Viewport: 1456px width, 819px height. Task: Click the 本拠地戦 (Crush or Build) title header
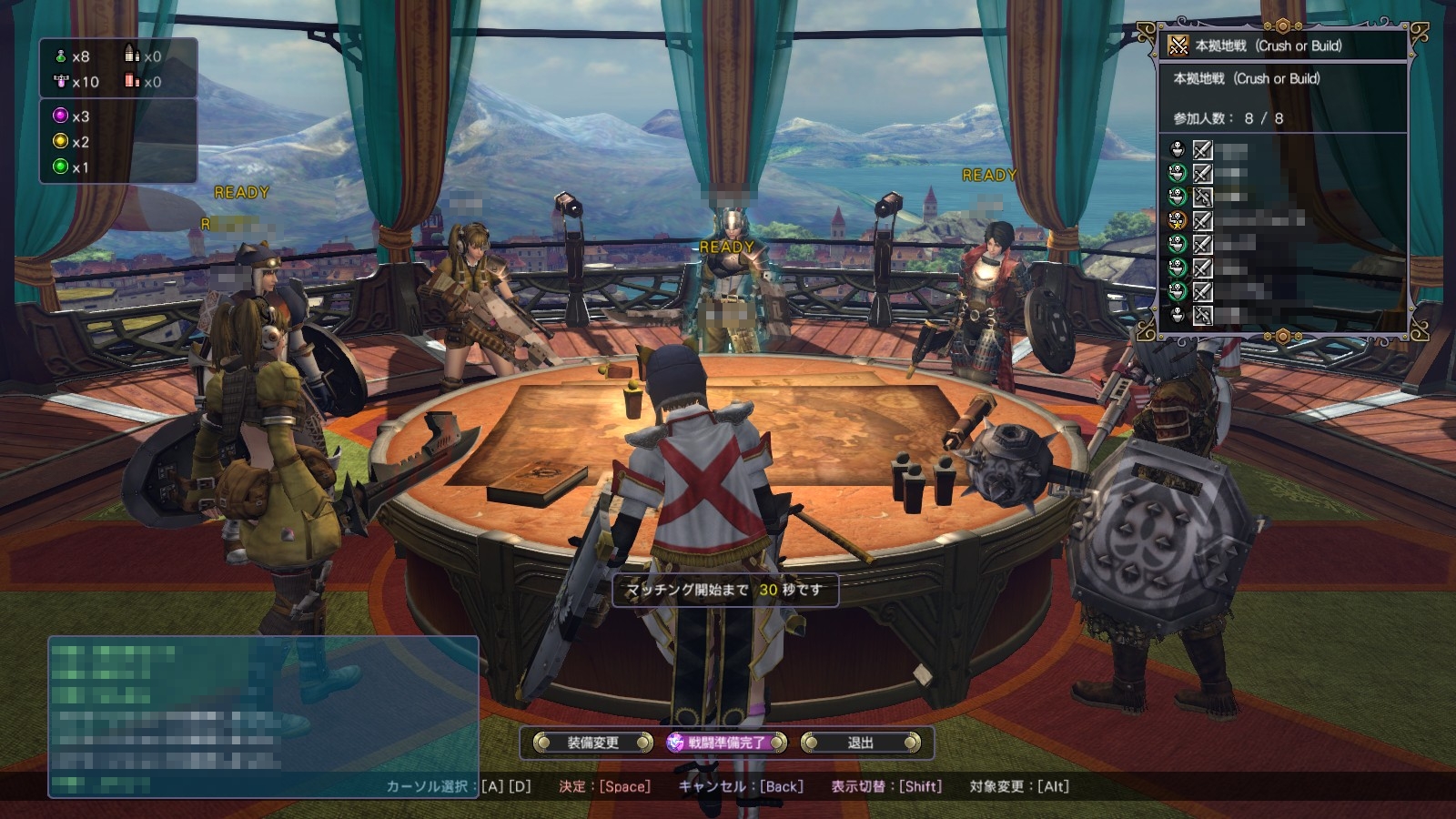1268,45
